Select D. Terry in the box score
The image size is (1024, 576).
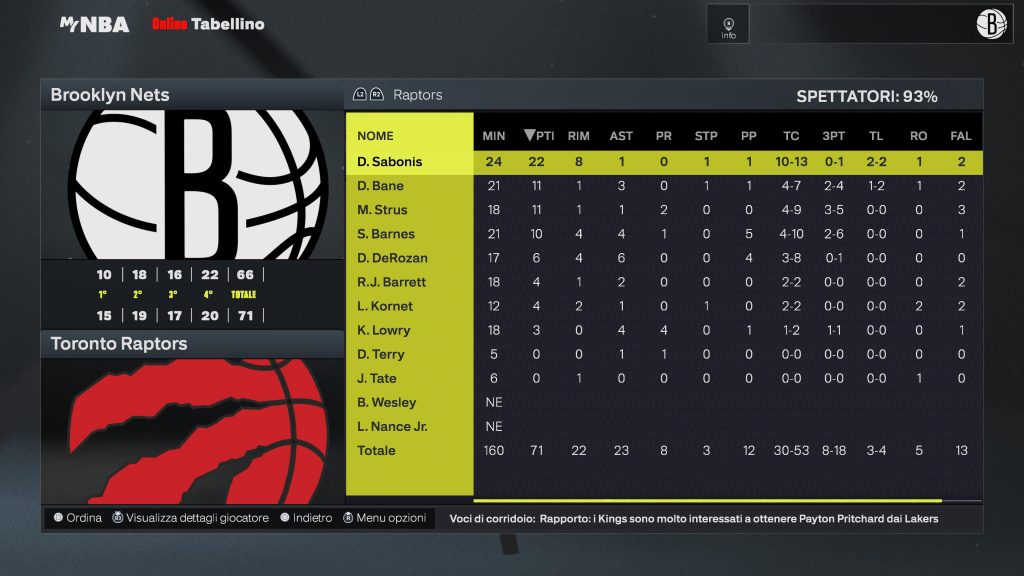click(381, 354)
